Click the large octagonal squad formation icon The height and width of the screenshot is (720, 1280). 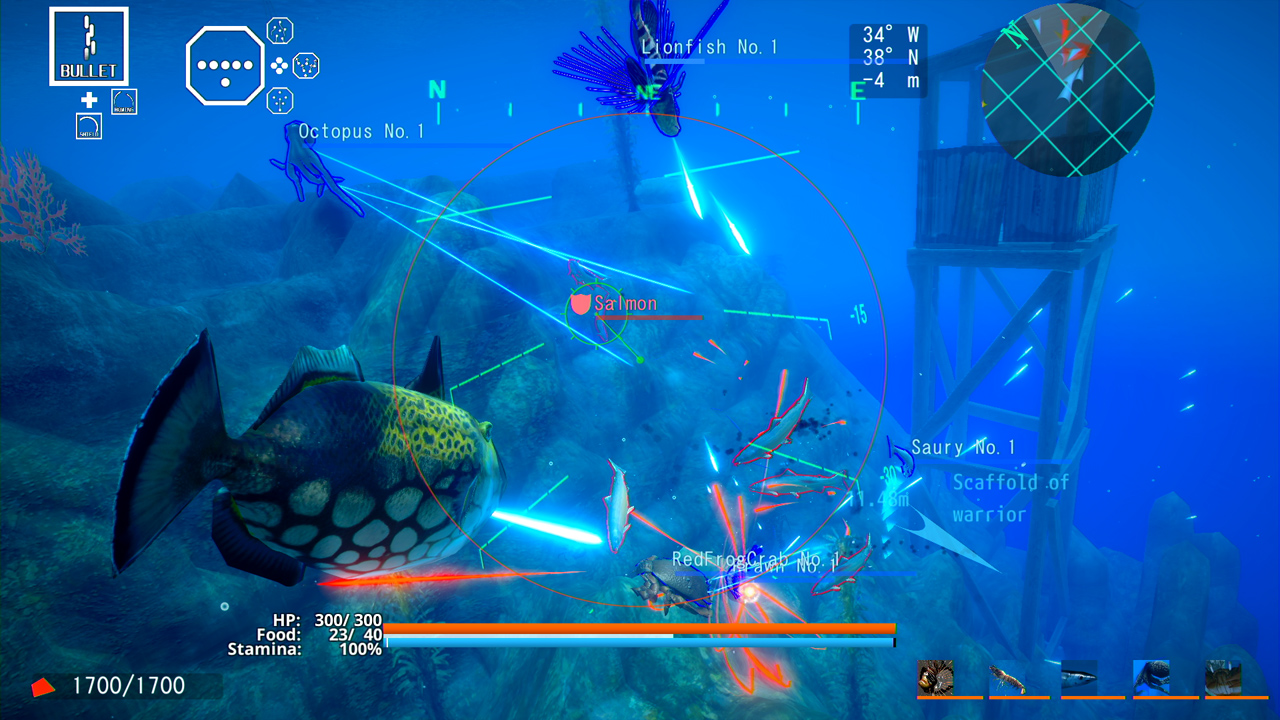(226, 66)
